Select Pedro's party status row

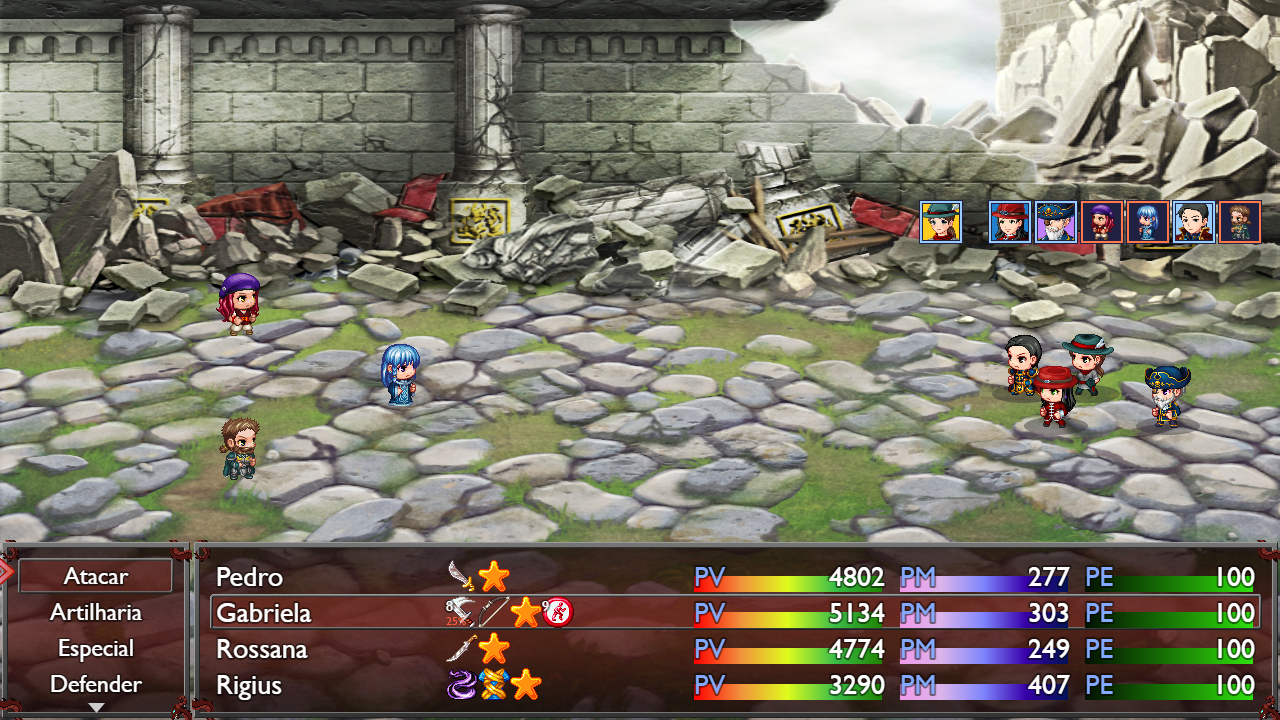(x=734, y=577)
